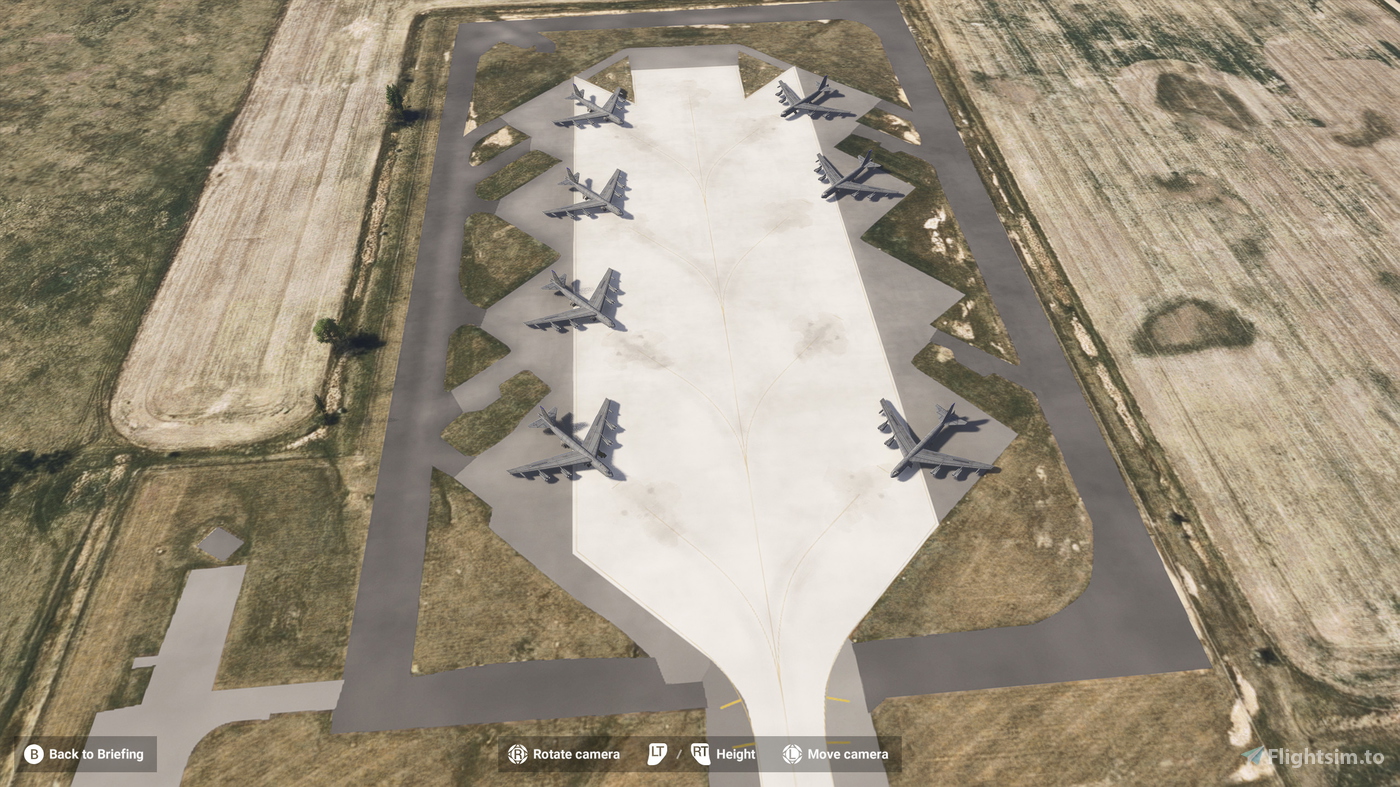Click the RT trigger icon for Height
The width and height of the screenshot is (1400, 787).
click(x=701, y=753)
